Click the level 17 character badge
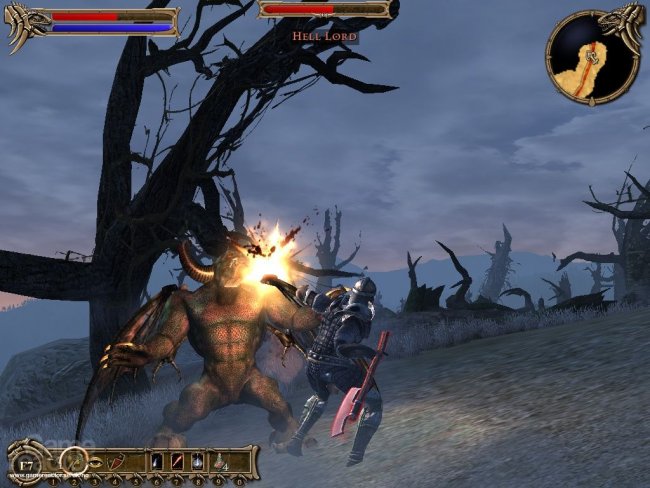650x488 pixels. tap(25, 464)
